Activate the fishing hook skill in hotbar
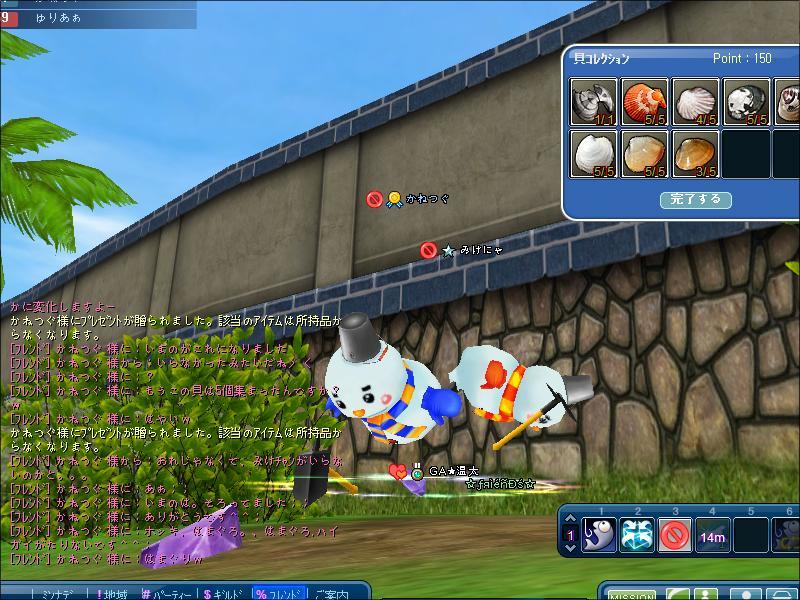The width and height of the screenshot is (800, 600). tap(599, 535)
